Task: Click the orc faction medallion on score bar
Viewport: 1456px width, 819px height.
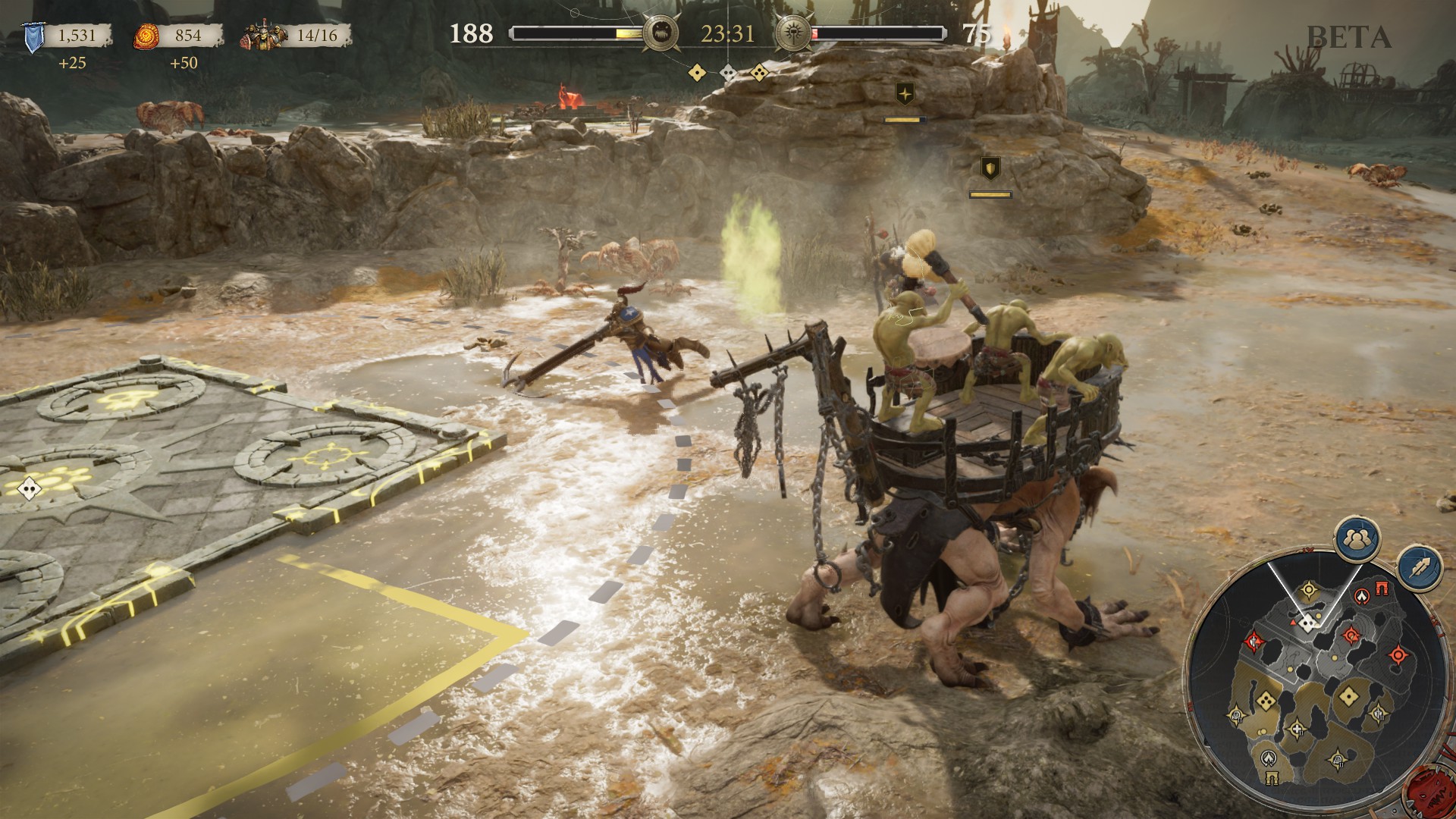Action: [659, 34]
